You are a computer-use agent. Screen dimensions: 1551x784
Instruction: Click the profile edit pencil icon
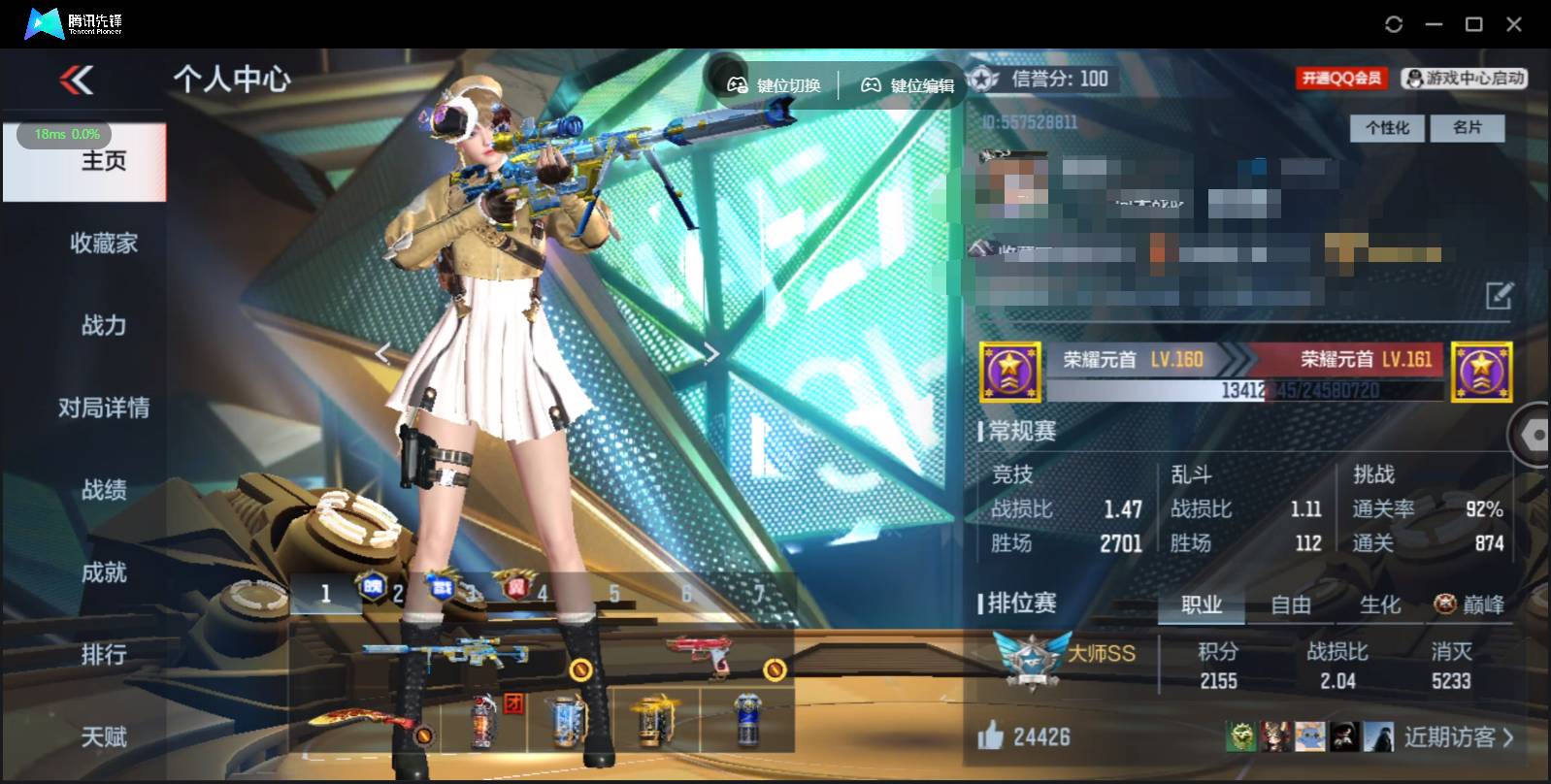coord(1500,293)
